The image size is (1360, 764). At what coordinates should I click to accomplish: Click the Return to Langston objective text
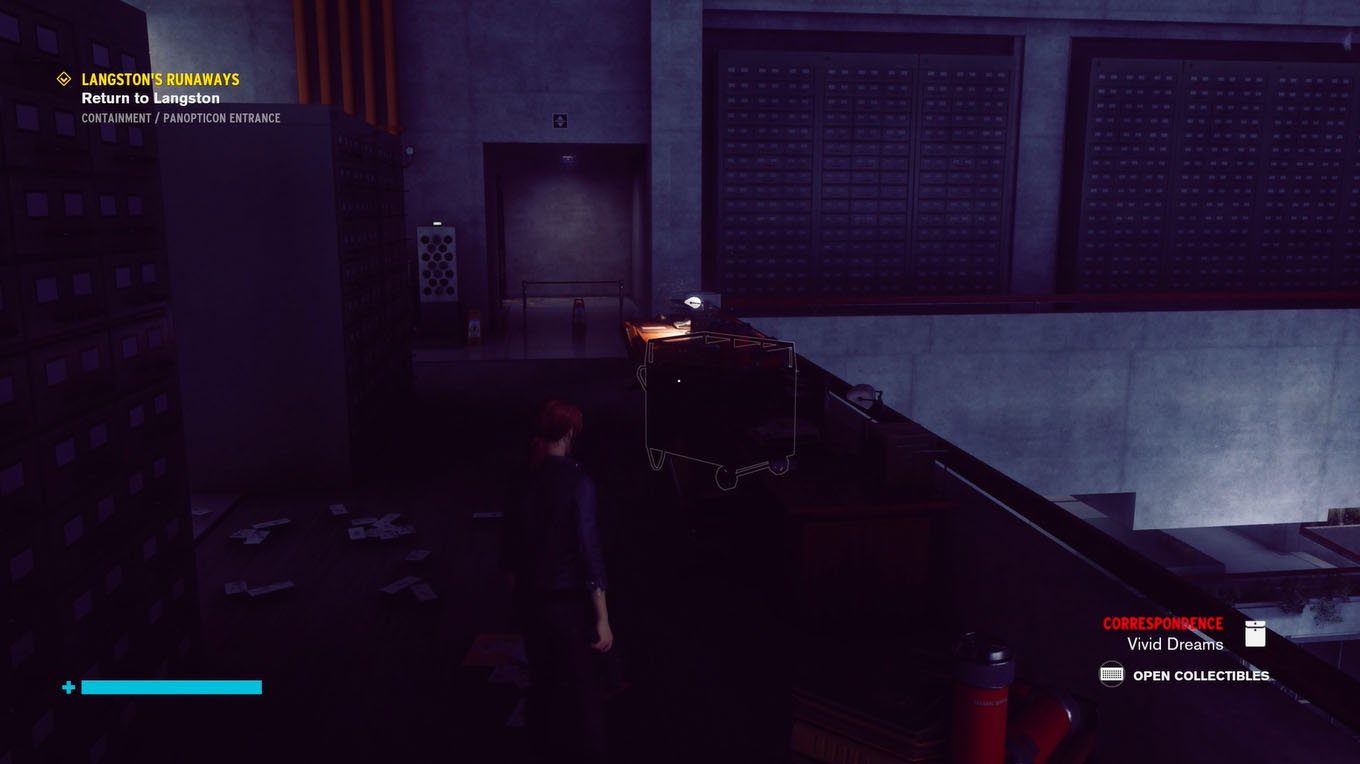coord(150,97)
